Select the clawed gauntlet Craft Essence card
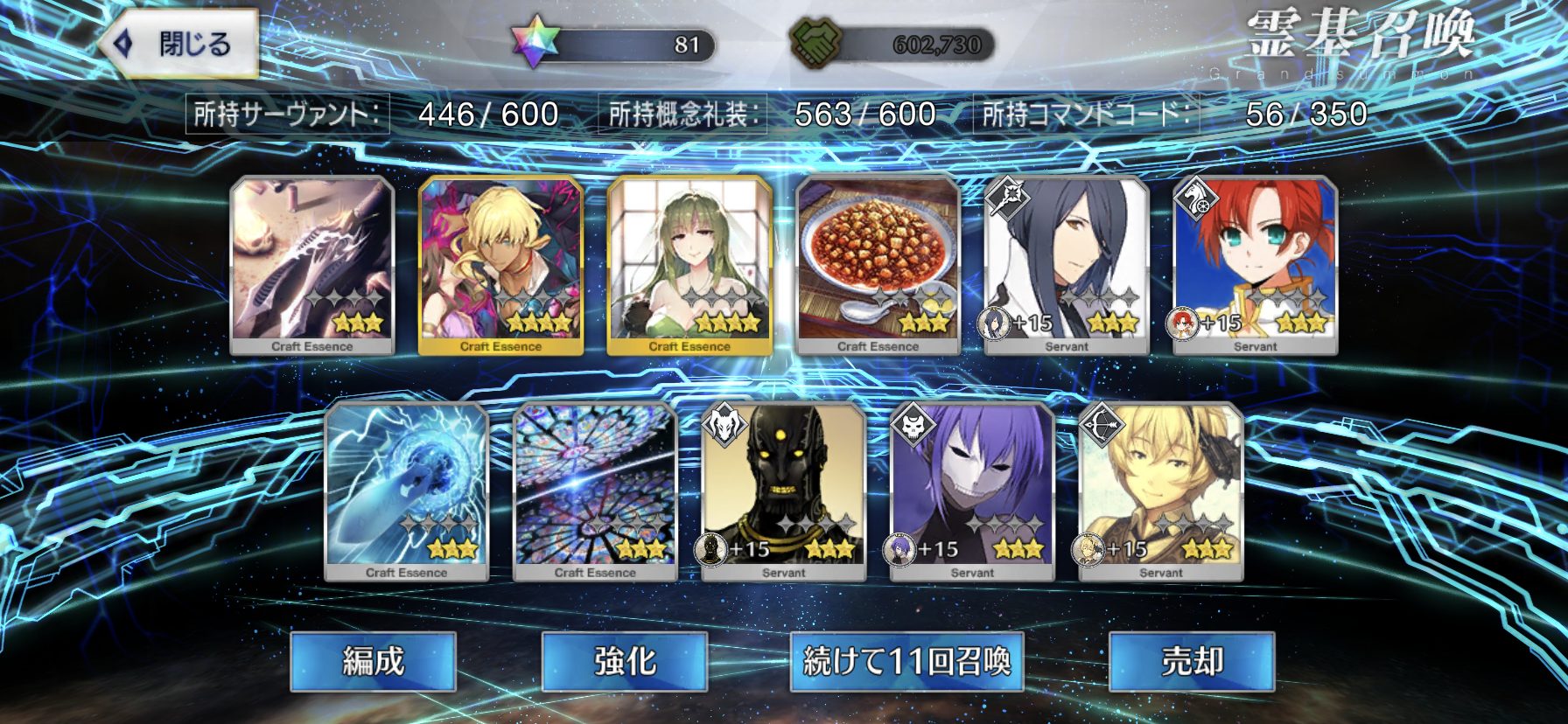This screenshot has height=724, width=1568. pyautogui.click(x=312, y=265)
